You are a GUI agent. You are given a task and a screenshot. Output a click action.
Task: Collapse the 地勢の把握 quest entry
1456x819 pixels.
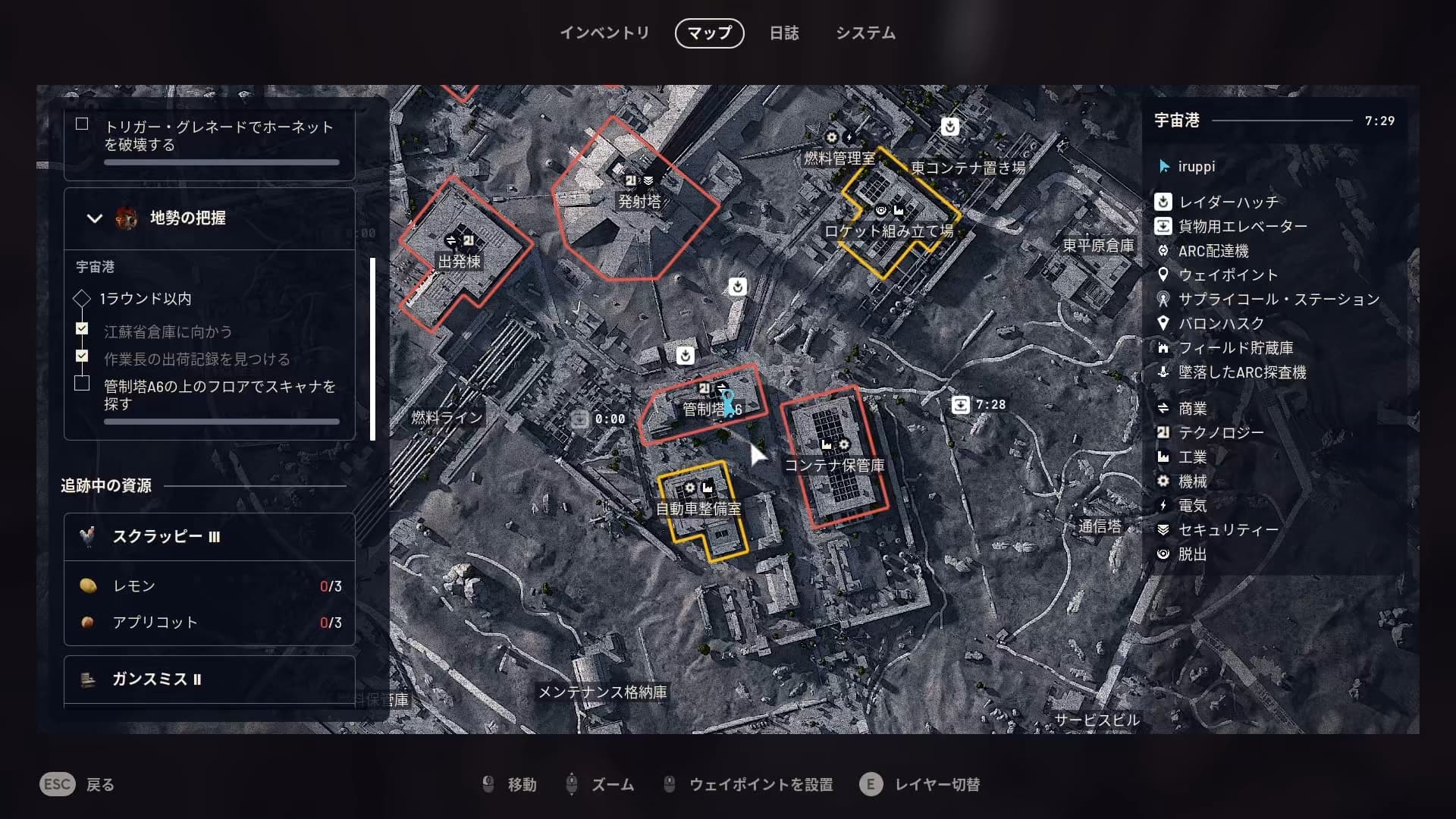point(95,218)
